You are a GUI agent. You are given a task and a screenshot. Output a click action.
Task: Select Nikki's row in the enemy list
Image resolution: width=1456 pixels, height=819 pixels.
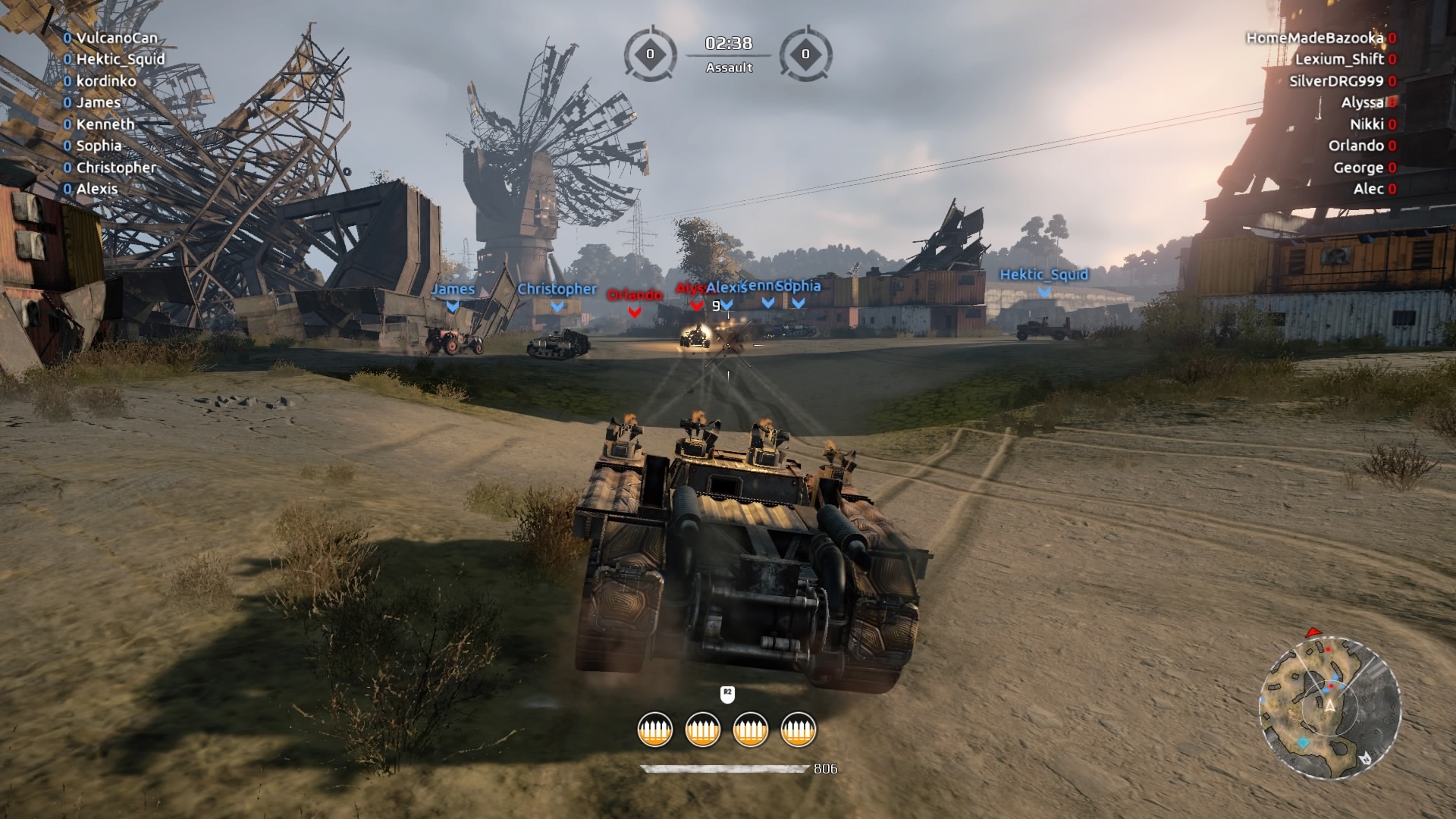(x=1367, y=124)
